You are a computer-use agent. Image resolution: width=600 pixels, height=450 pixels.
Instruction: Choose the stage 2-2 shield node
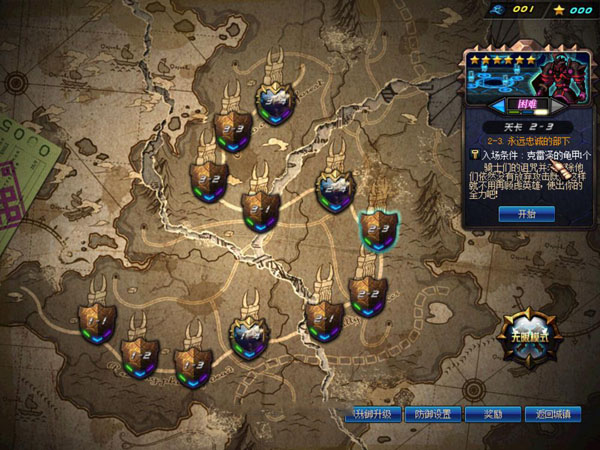[368, 295]
